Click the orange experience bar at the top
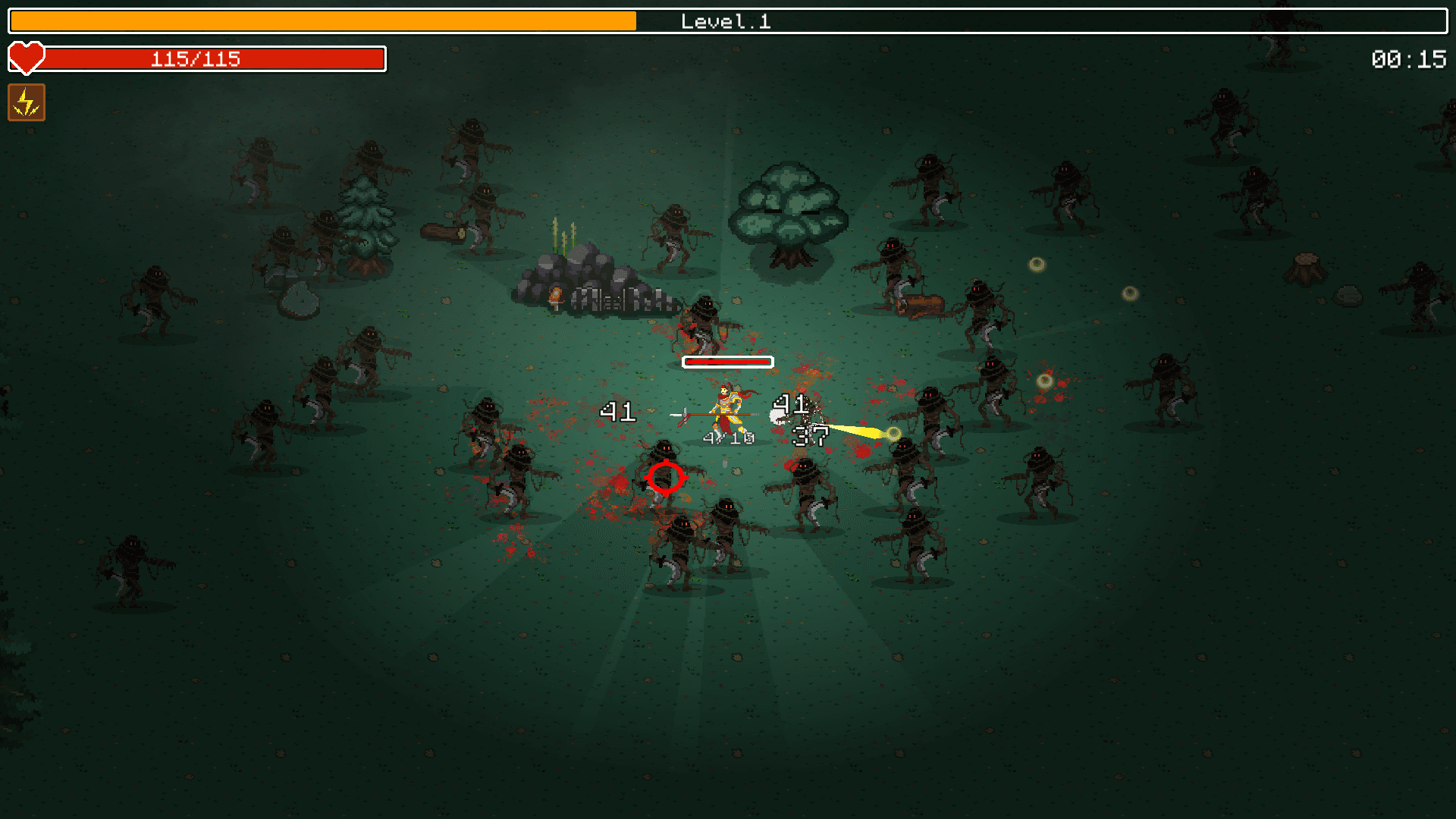This screenshot has width=1456, height=819. 318,21
